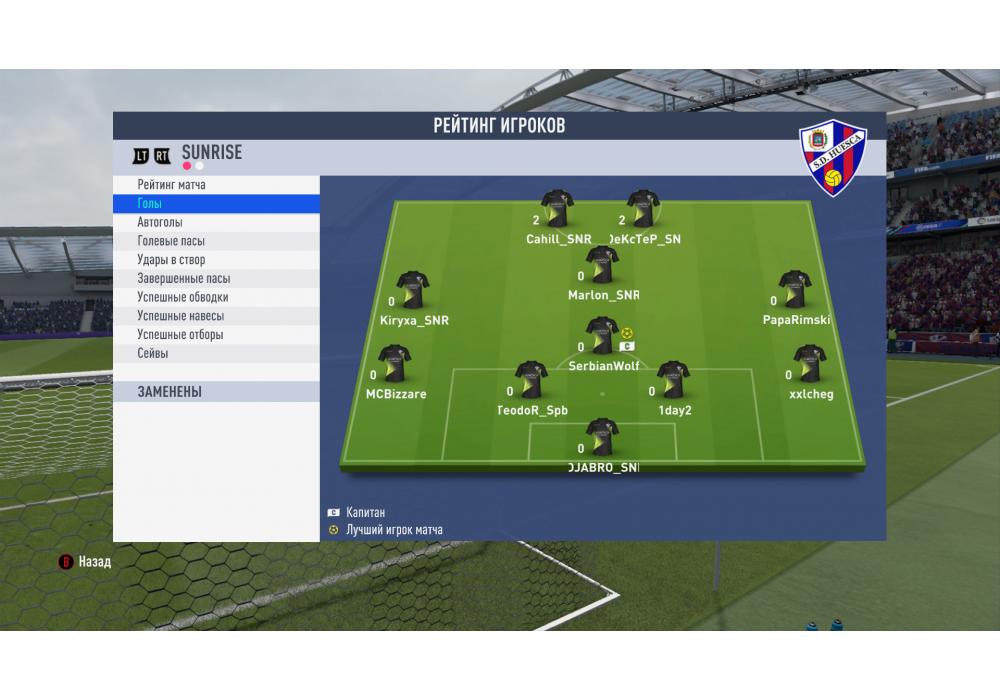Image resolution: width=1000 pixels, height=700 pixels.
Task: Select player Cahill_SNR on the pitch
Action: point(557,210)
